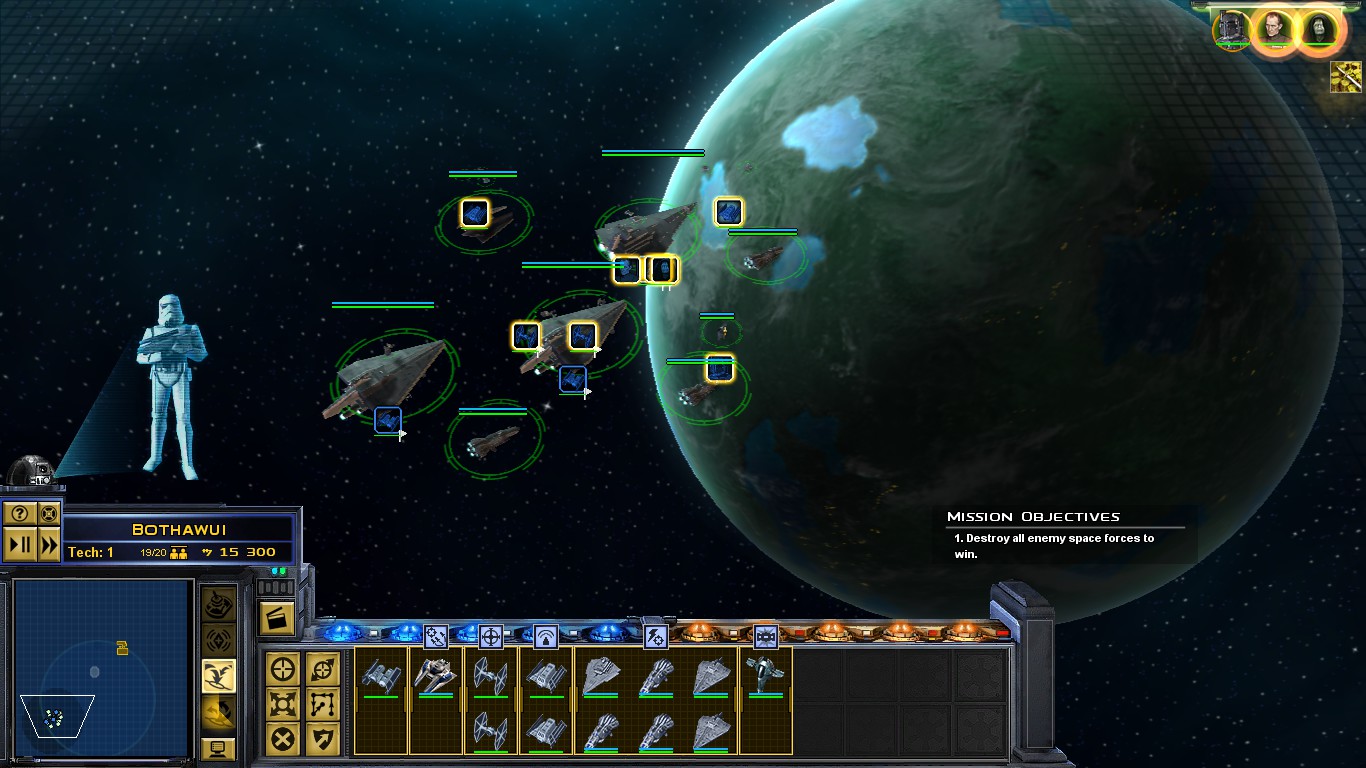The height and width of the screenshot is (768, 1366).
Task: Activate the targeting crosshair ability icon
Action: (491, 636)
